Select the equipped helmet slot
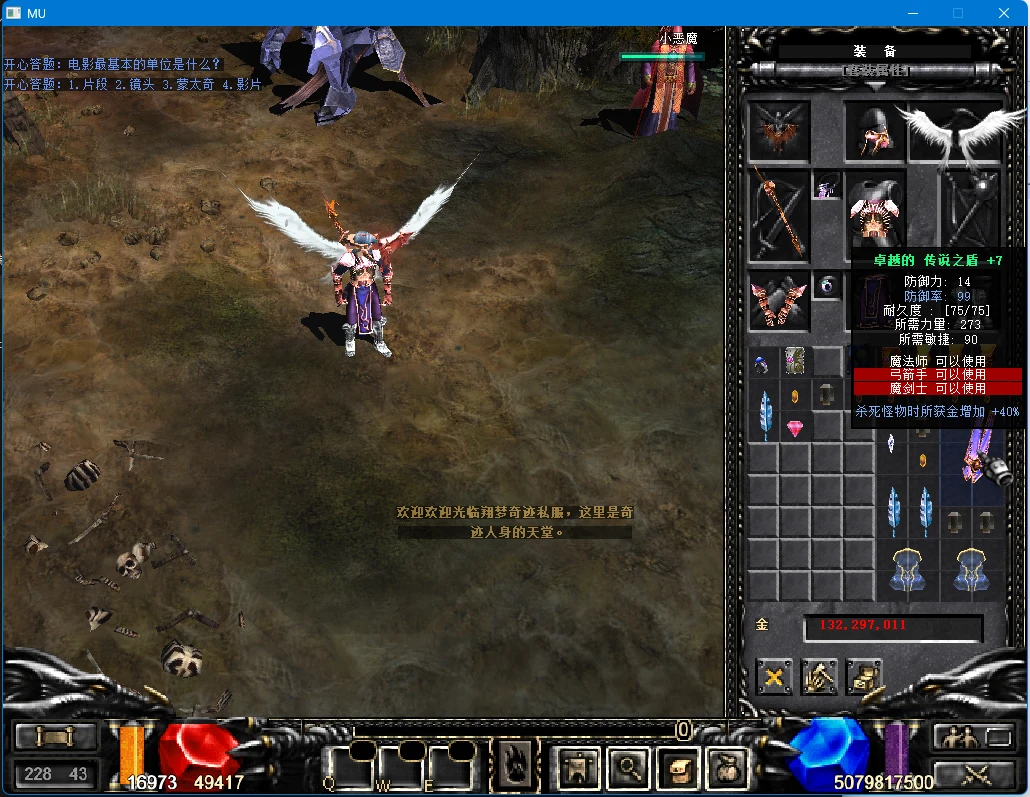This screenshot has width=1030, height=797. (875, 132)
